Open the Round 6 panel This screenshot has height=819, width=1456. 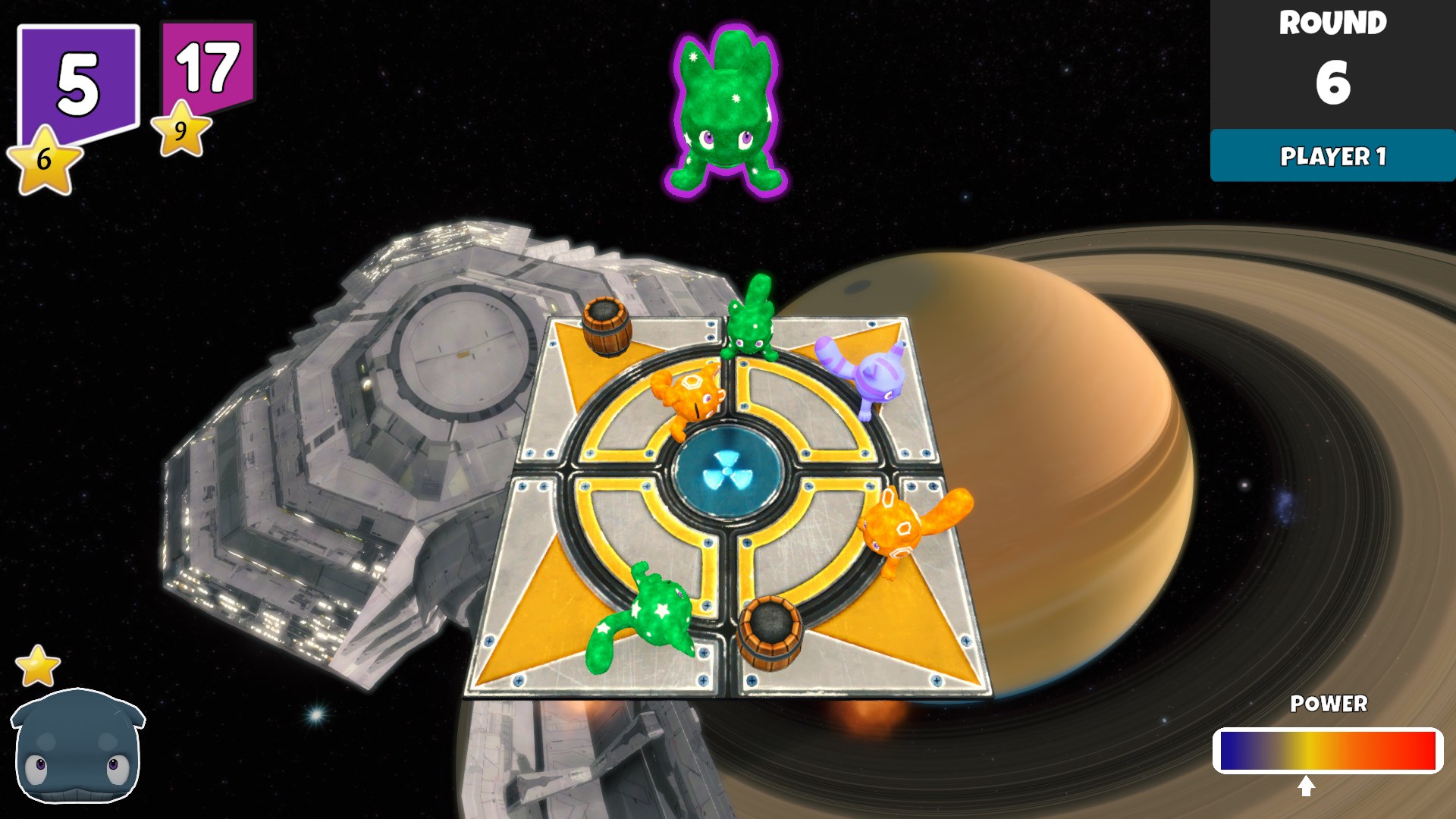[1333, 61]
